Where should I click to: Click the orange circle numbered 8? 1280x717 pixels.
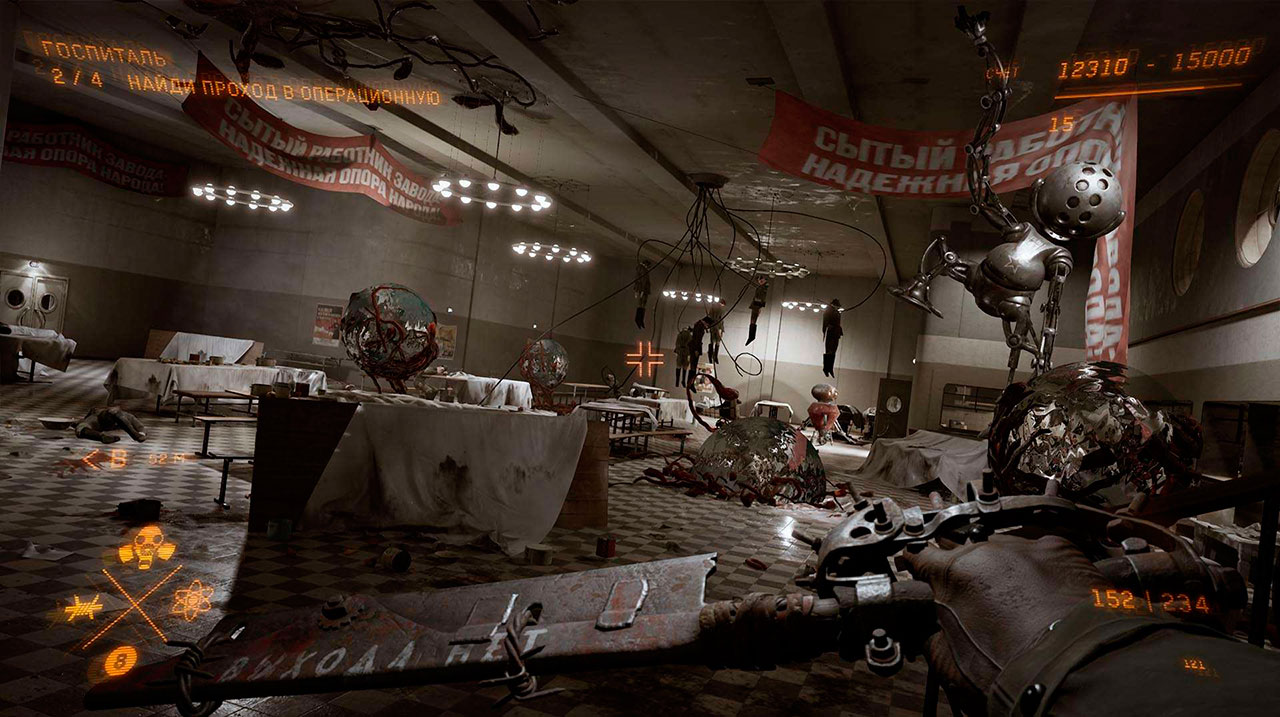pos(121,660)
